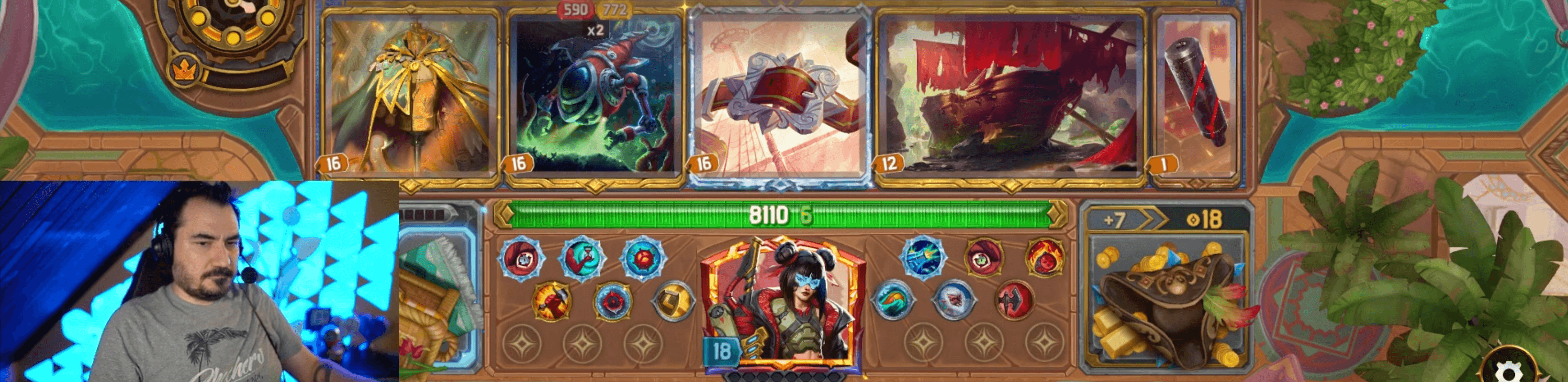Click an empty diamond skill slot

point(522,343)
